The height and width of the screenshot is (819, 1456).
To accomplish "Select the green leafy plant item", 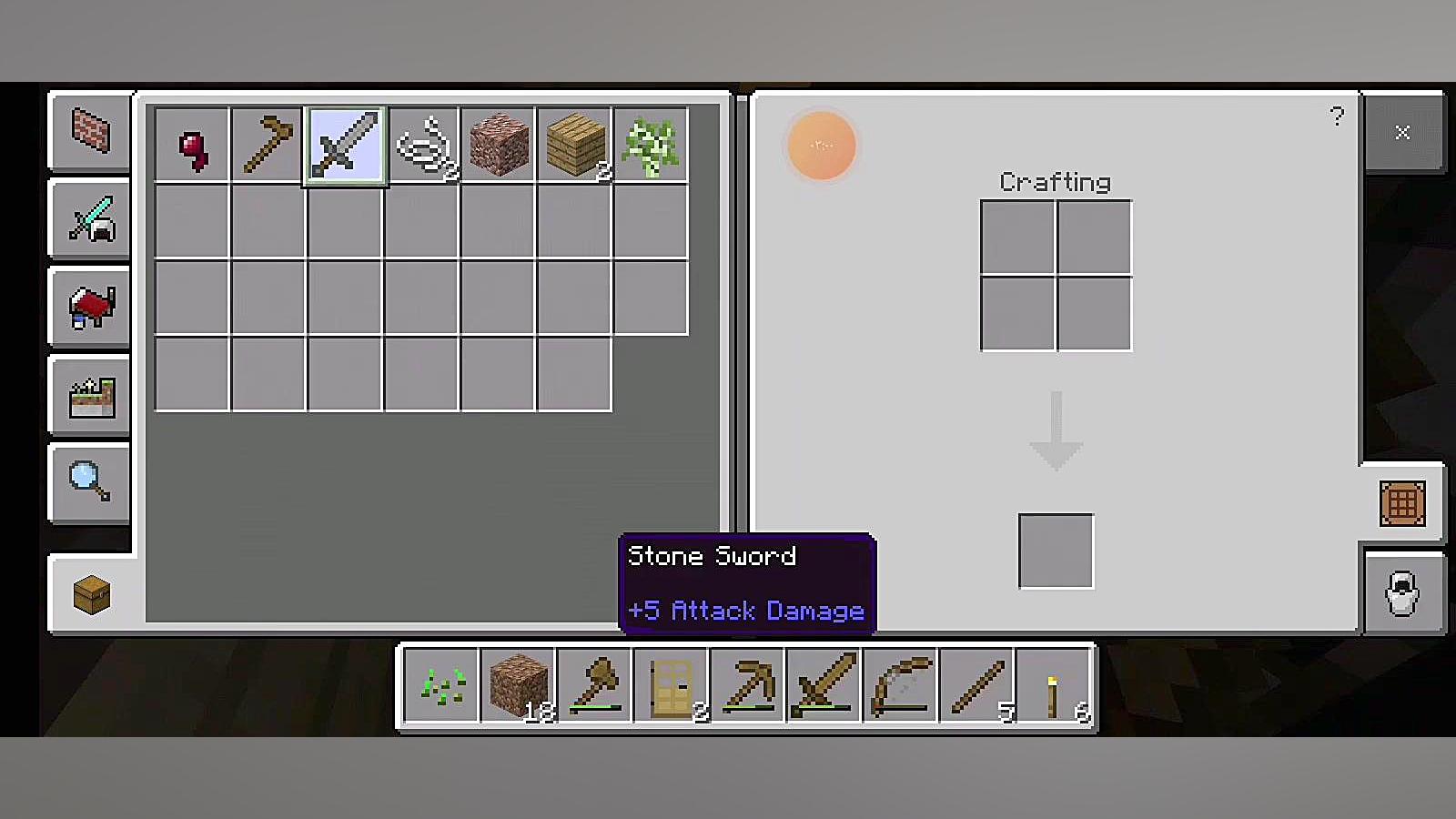I will click(651, 145).
